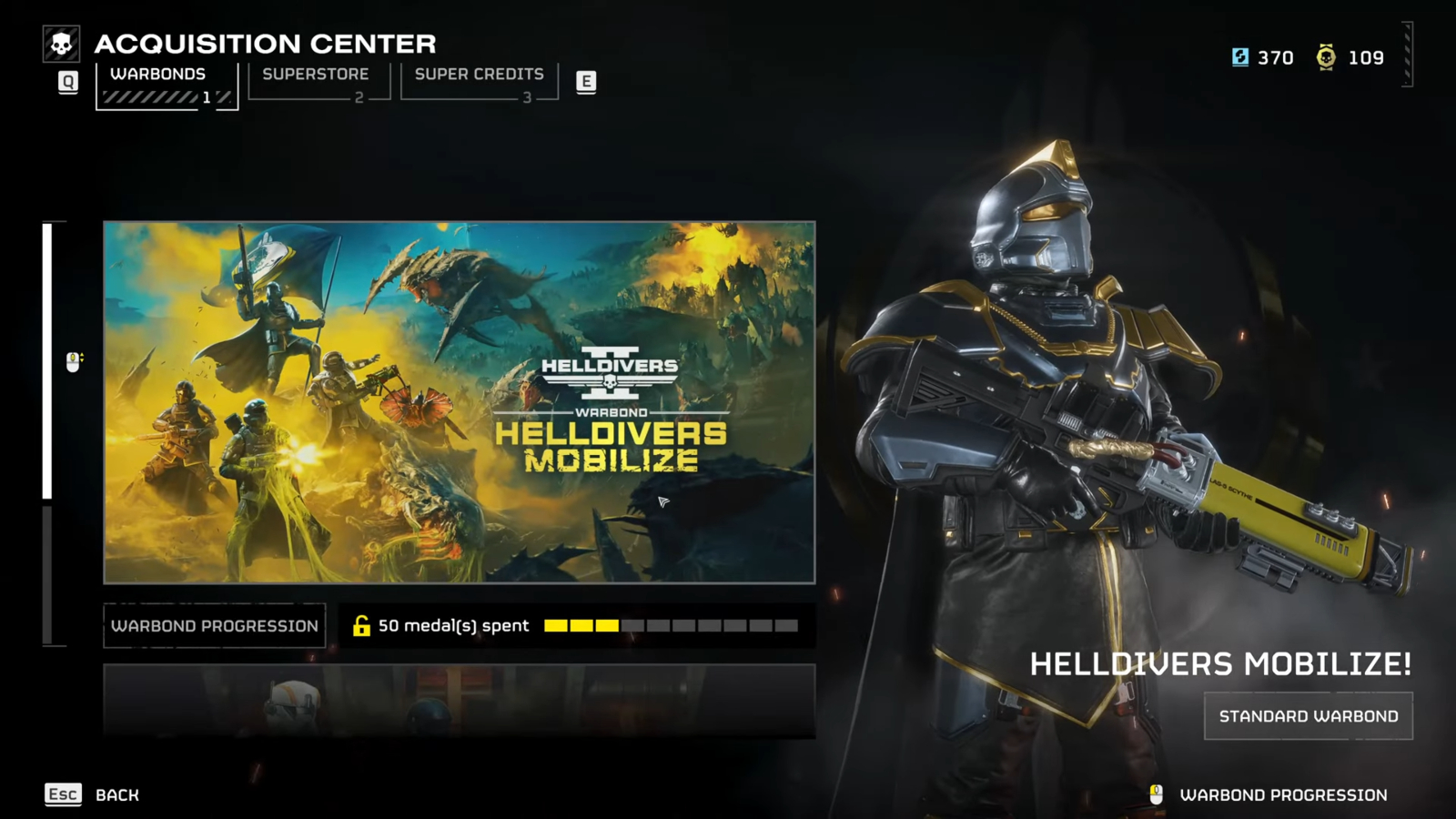The height and width of the screenshot is (819, 1456).
Task: Click the mouse icon next to Warbond Progression
Action: (x=1158, y=794)
